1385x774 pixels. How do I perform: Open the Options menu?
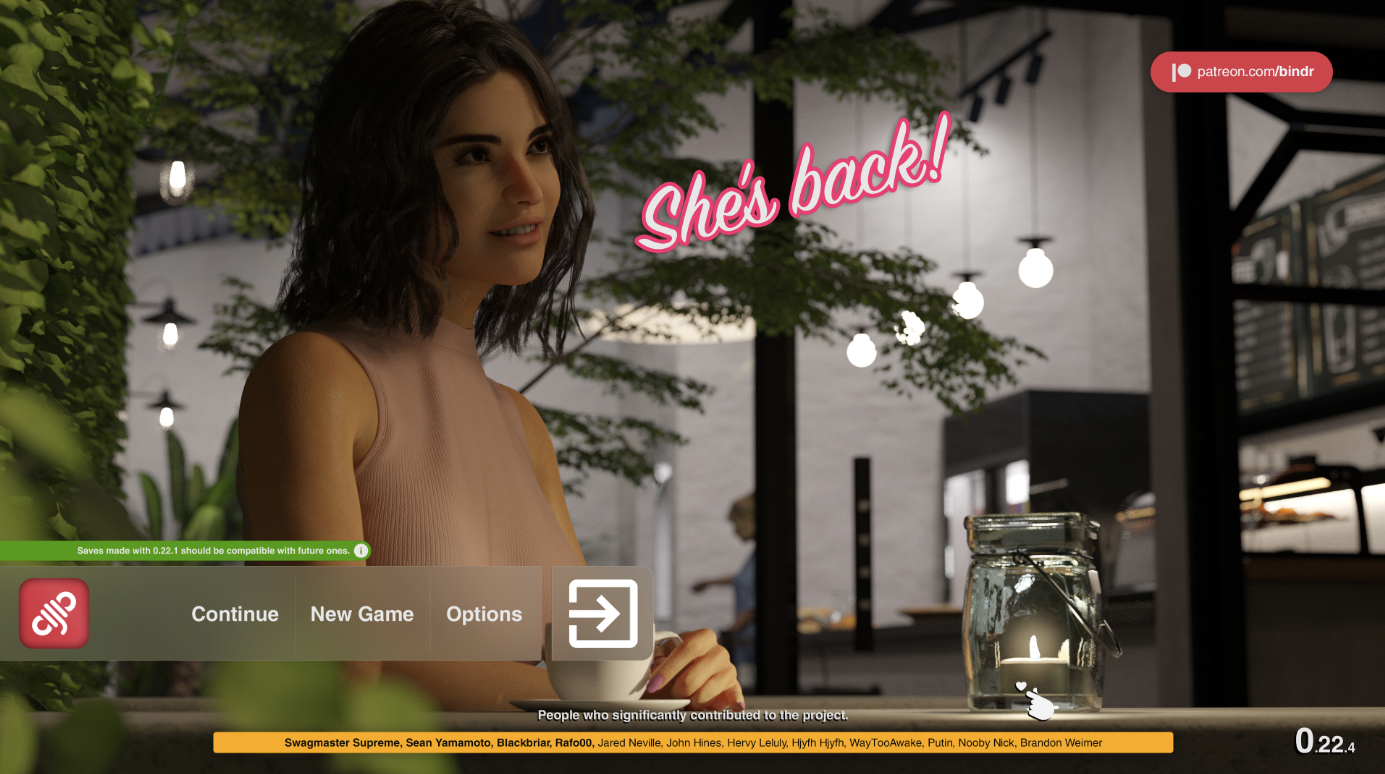(x=484, y=614)
